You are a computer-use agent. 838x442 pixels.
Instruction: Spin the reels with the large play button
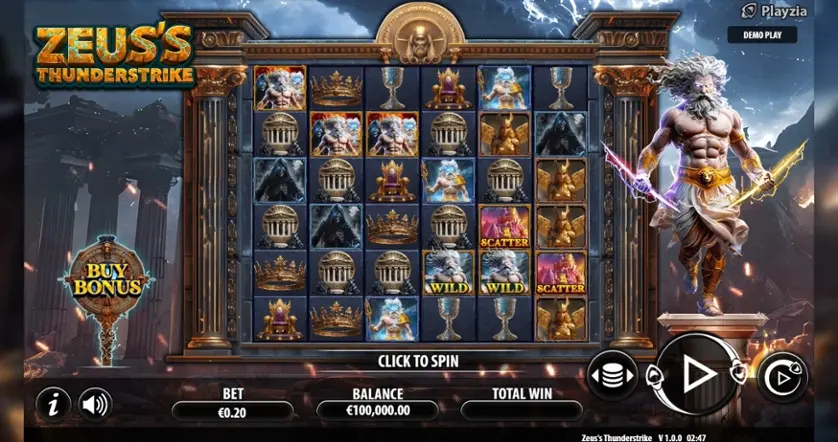(697, 374)
